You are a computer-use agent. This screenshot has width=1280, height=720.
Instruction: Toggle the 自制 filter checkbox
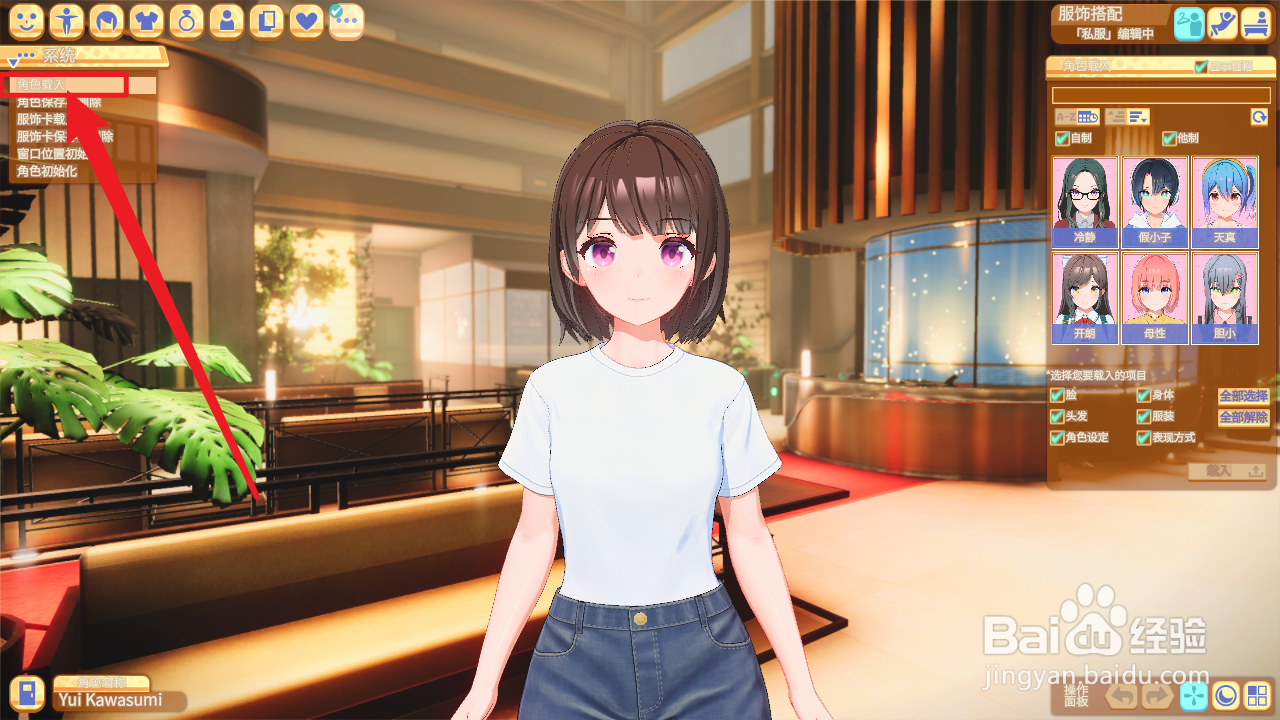click(x=1061, y=139)
